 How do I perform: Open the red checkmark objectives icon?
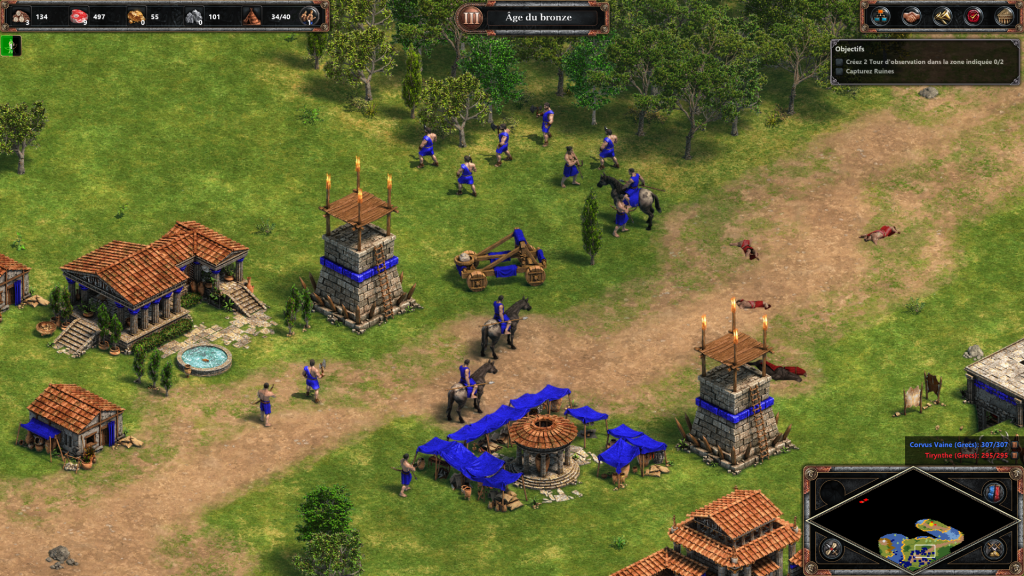point(973,16)
